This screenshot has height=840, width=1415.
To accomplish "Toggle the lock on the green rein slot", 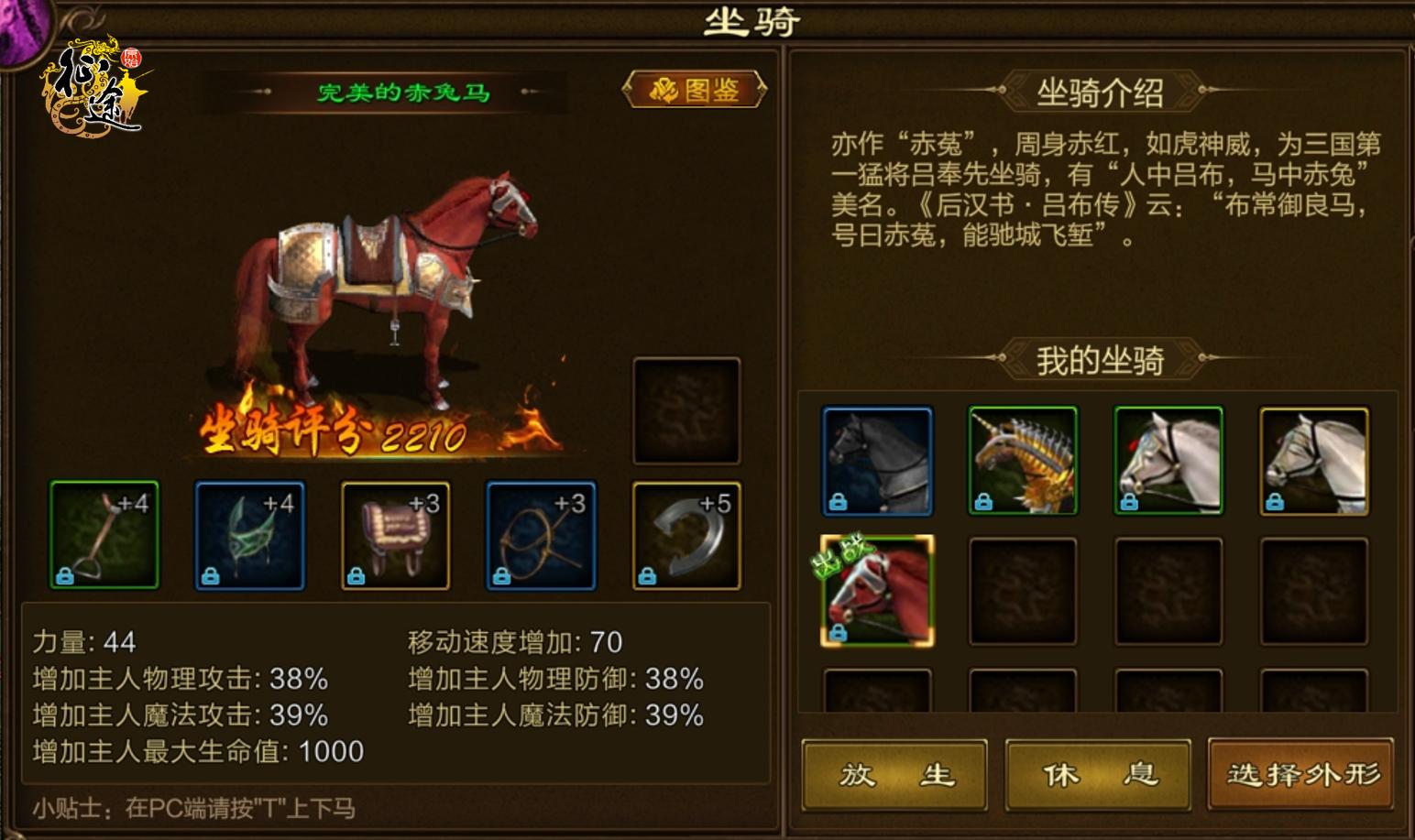I will click(211, 573).
